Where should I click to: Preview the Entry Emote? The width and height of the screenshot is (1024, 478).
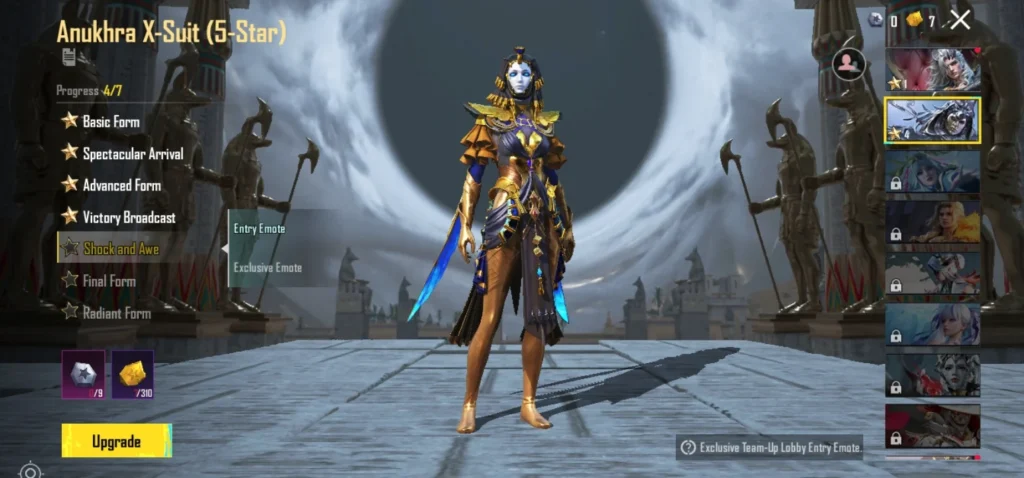click(x=260, y=229)
